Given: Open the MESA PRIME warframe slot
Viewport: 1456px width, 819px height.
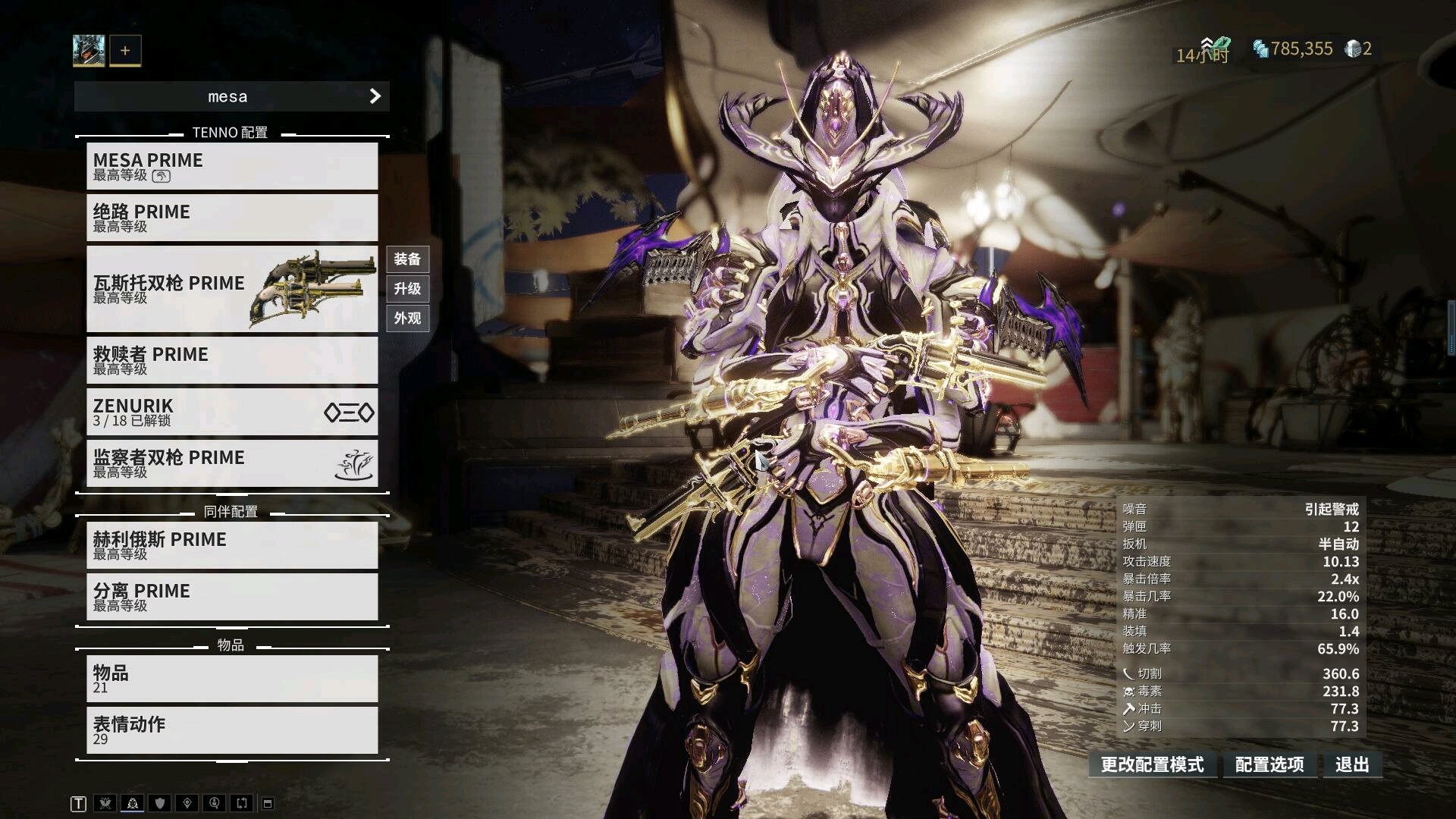Looking at the screenshot, I should [x=231, y=166].
